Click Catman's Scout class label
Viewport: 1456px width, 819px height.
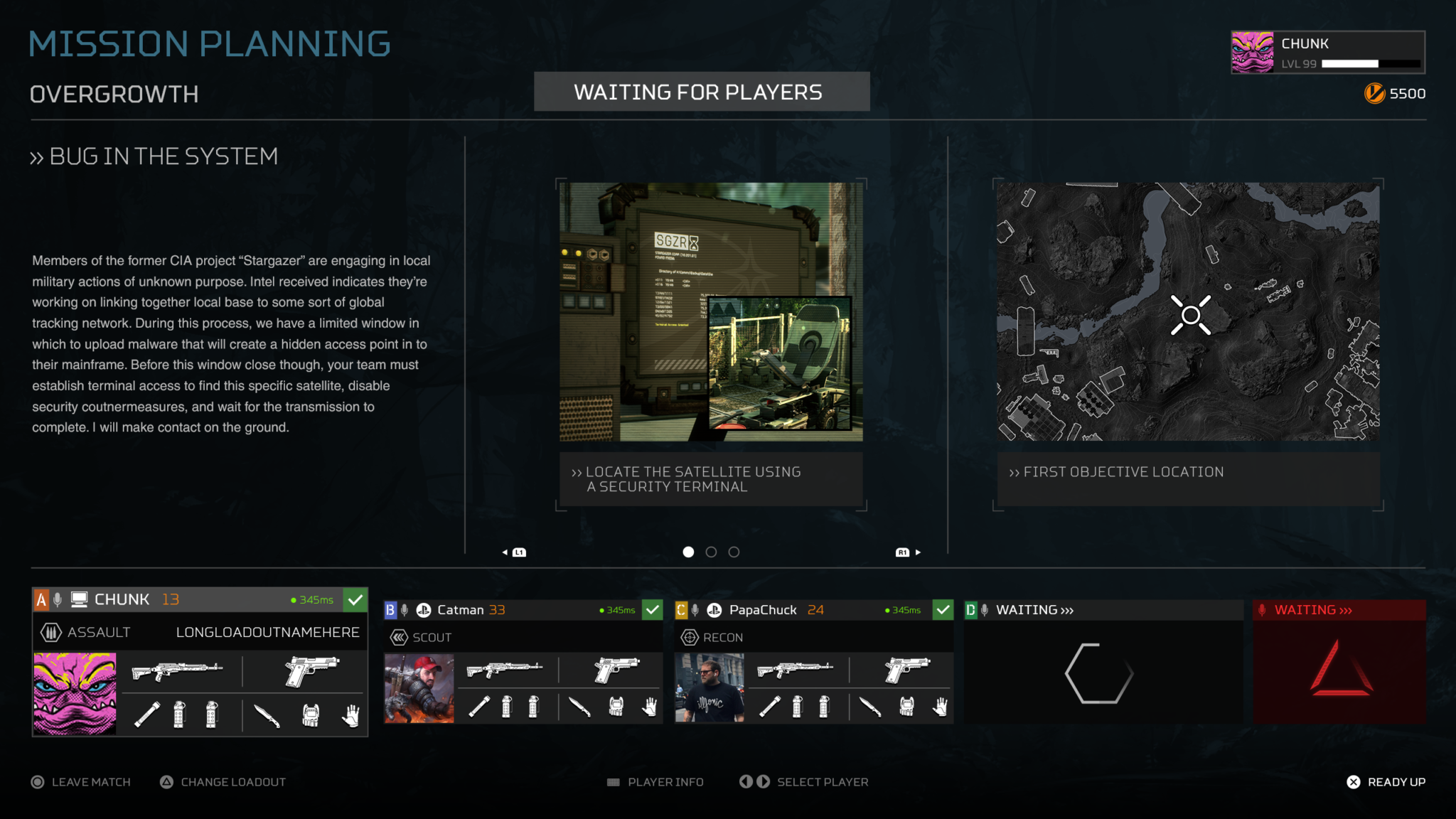(432, 638)
